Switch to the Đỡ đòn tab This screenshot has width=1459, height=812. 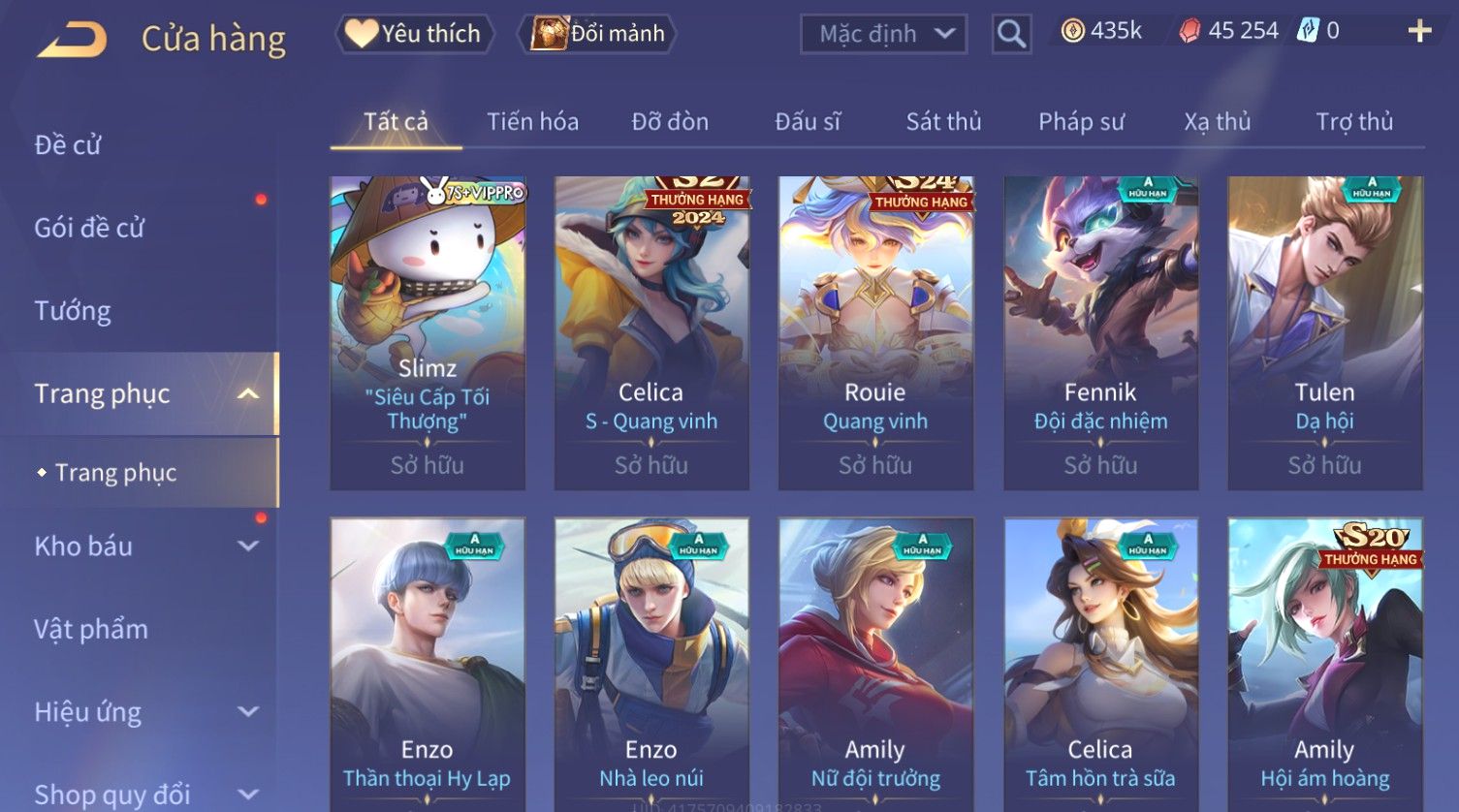670,122
